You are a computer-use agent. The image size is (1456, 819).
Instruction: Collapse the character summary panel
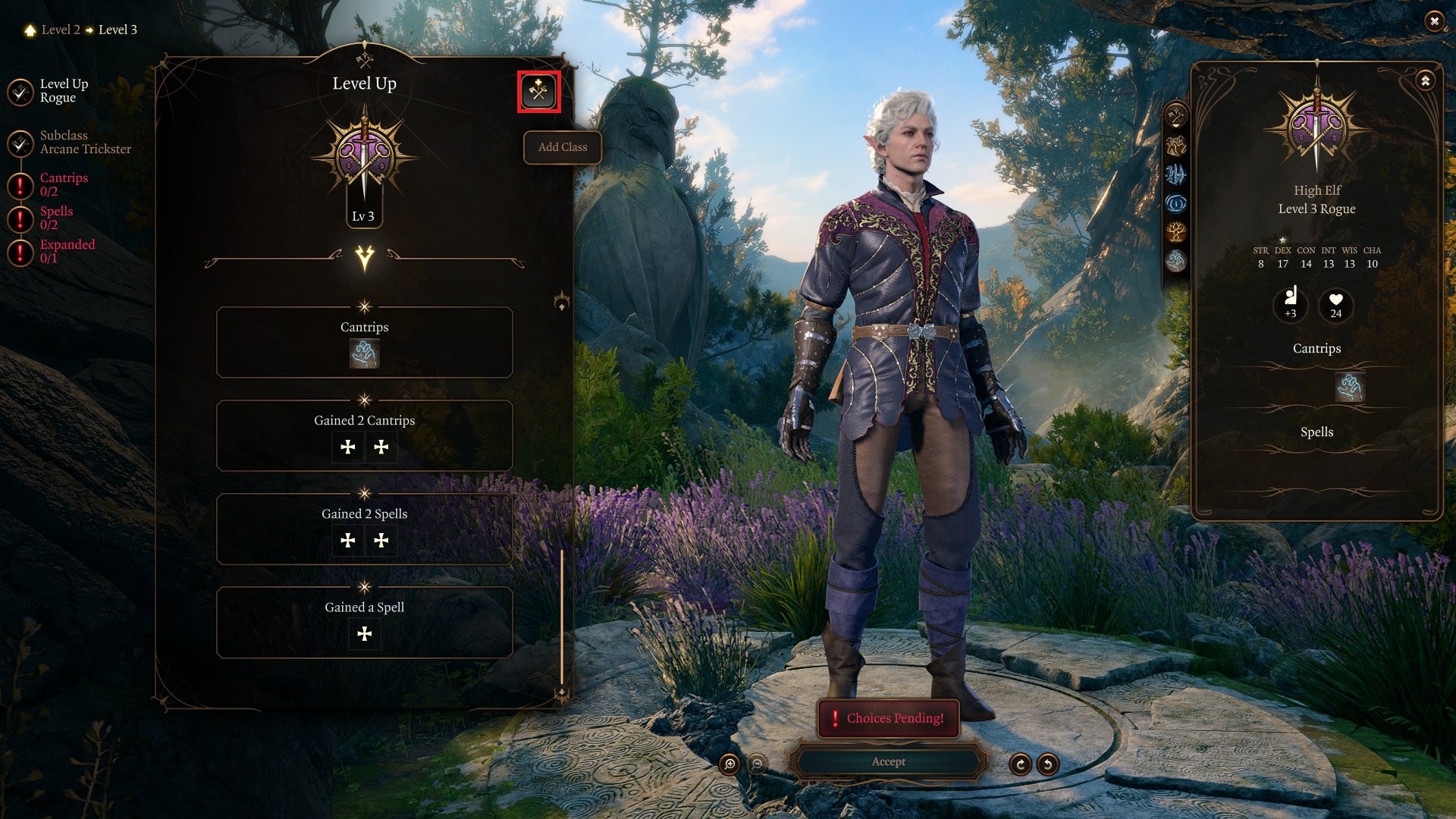click(x=1425, y=80)
